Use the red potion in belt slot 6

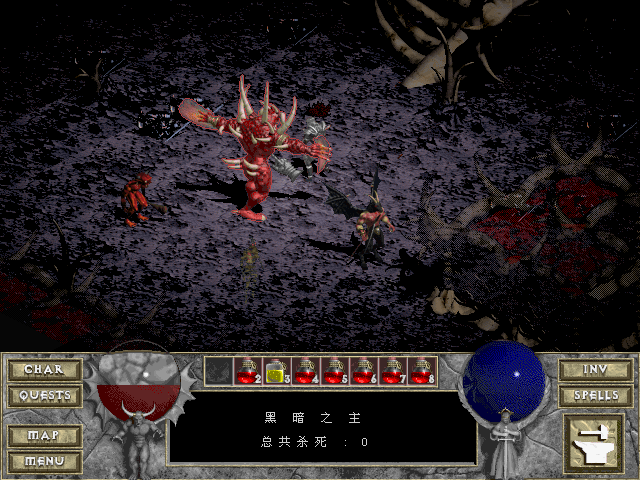(363, 371)
